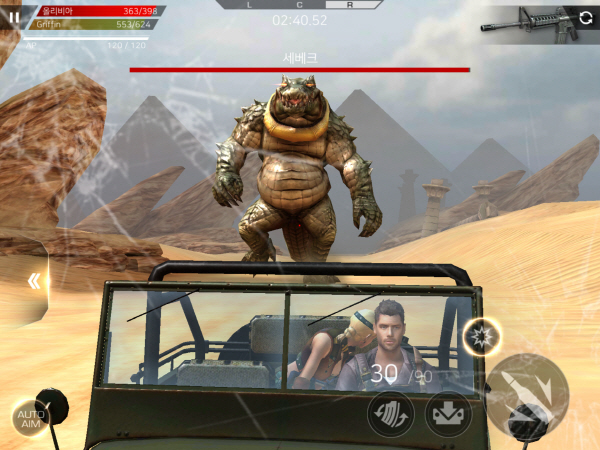Screen dimensions: 600x450
Task: Fire weapon with the bullet button
Action: pyautogui.click(x=529, y=392)
